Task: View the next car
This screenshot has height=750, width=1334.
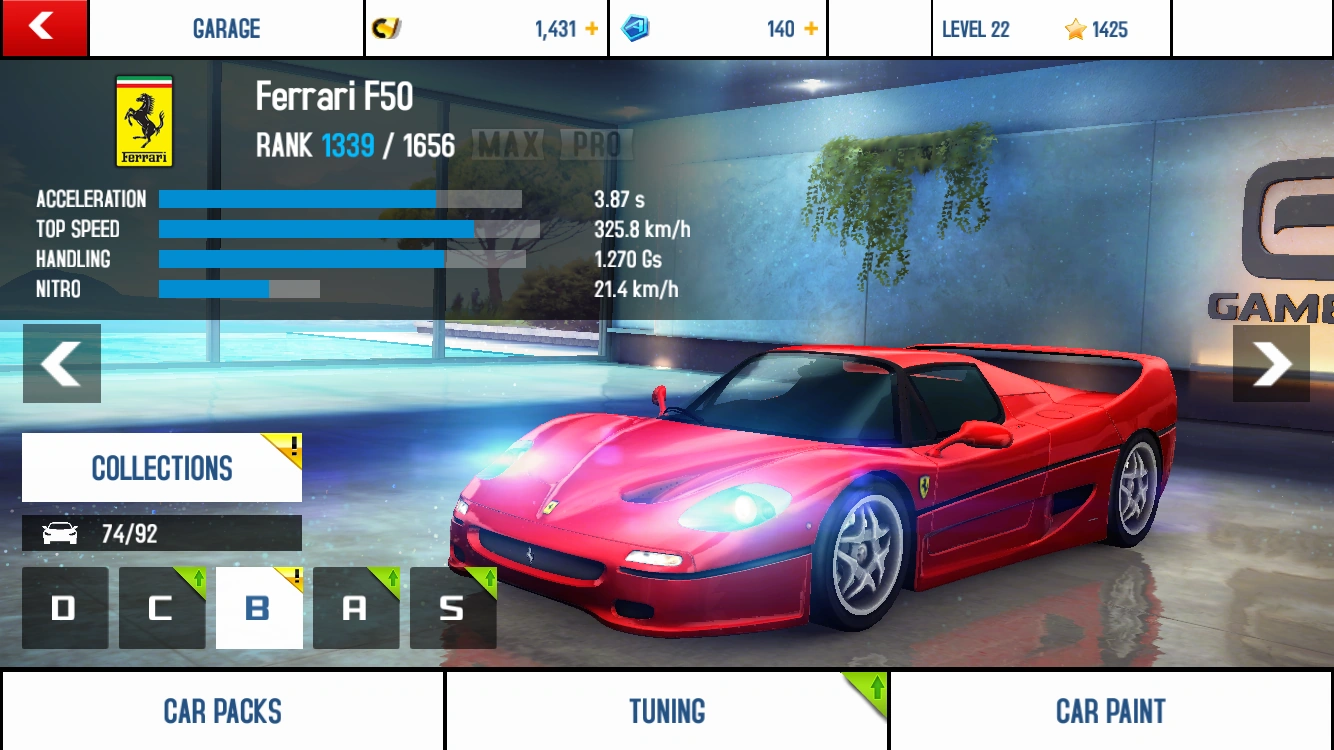Action: (x=1271, y=363)
